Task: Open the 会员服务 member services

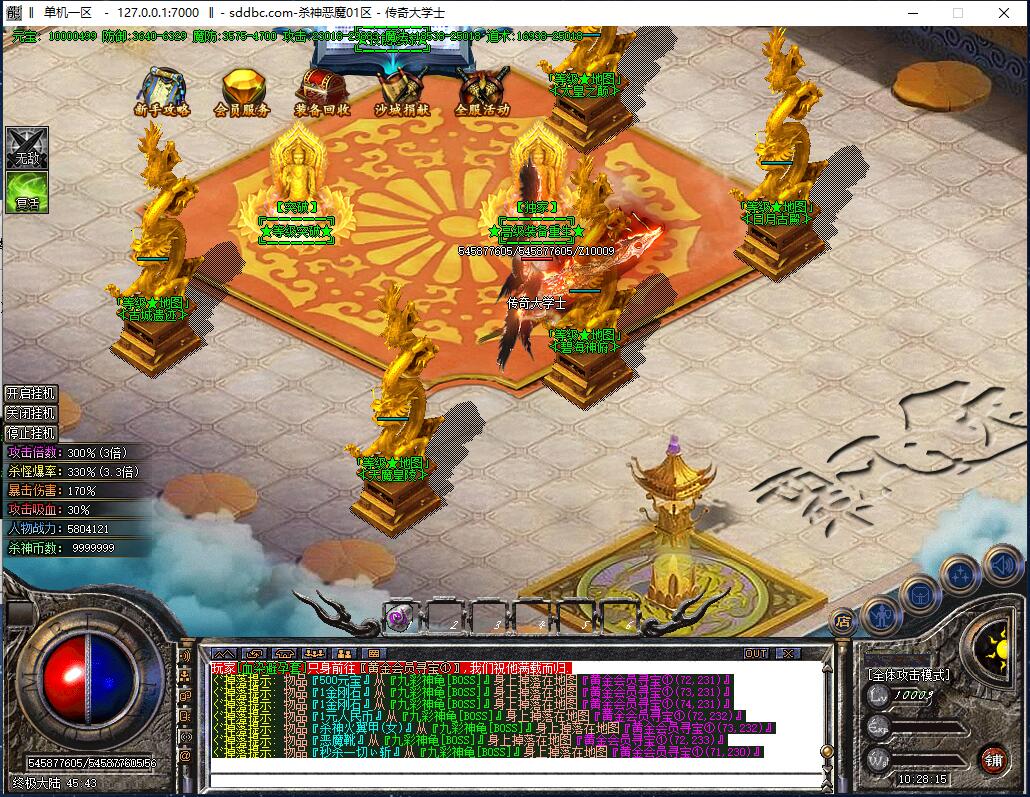Action: [x=242, y=90]
